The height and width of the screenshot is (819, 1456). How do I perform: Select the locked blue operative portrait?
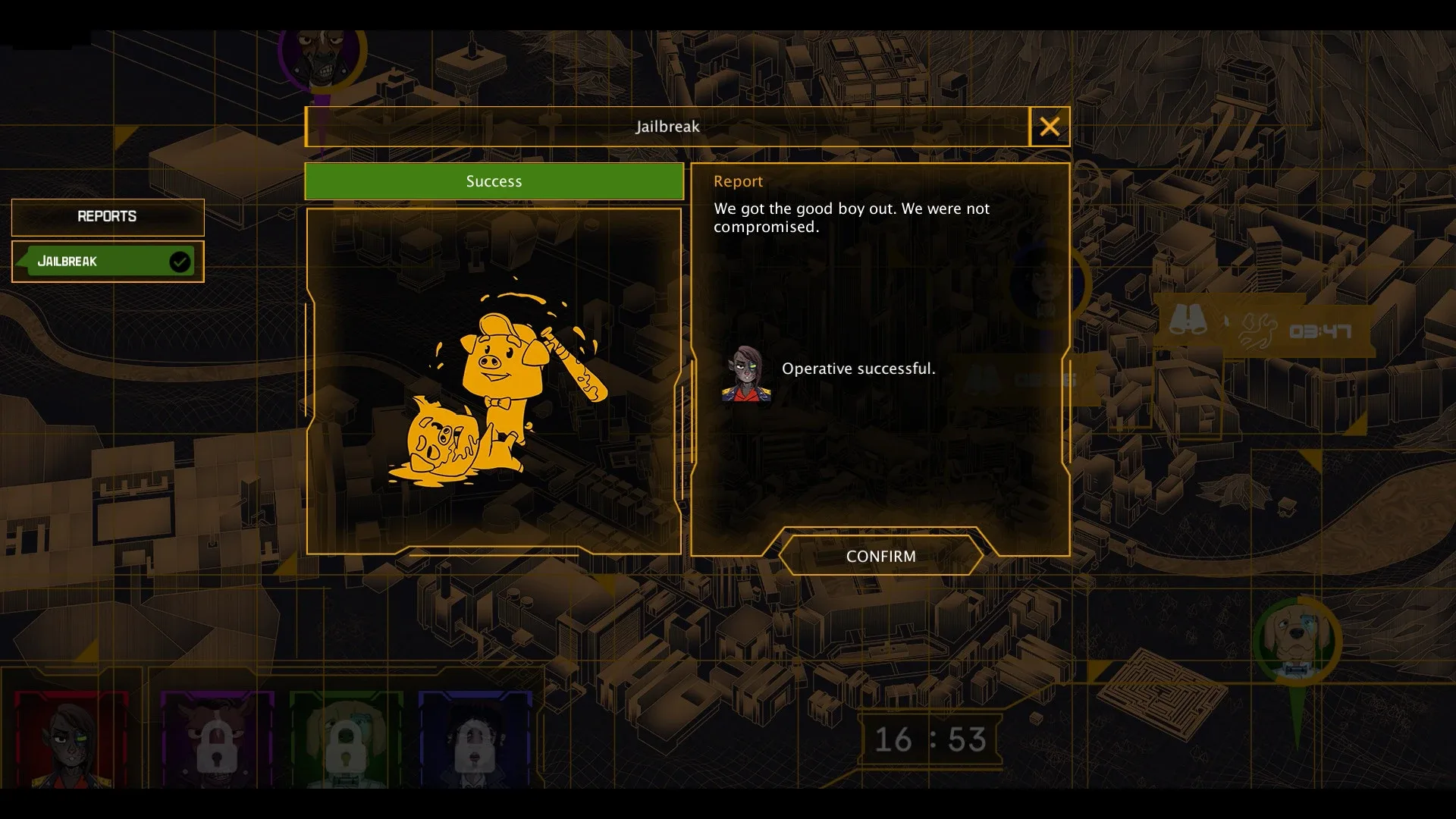(475, 739)
